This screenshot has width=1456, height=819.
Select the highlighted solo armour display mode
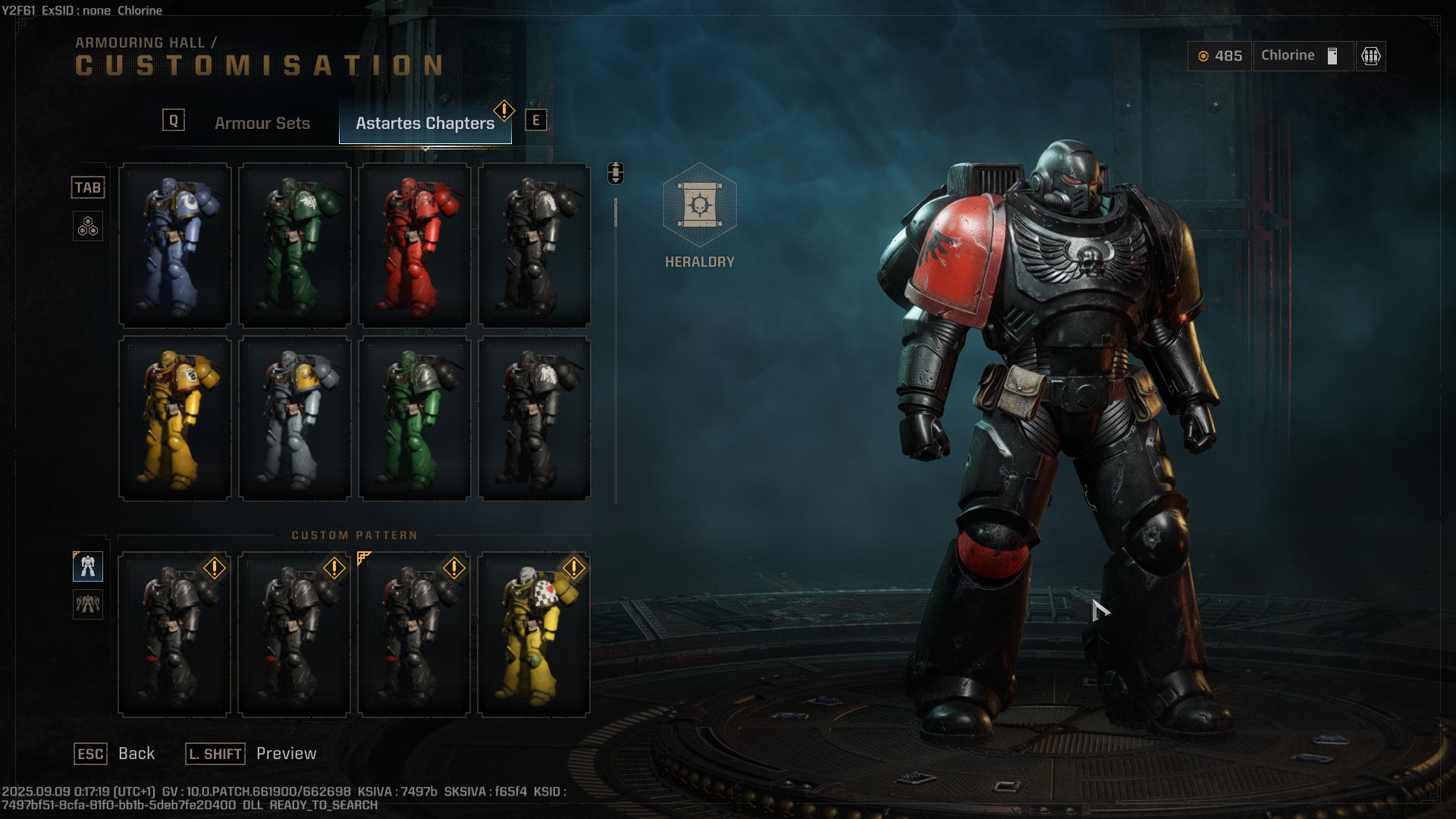coord(88,566)
